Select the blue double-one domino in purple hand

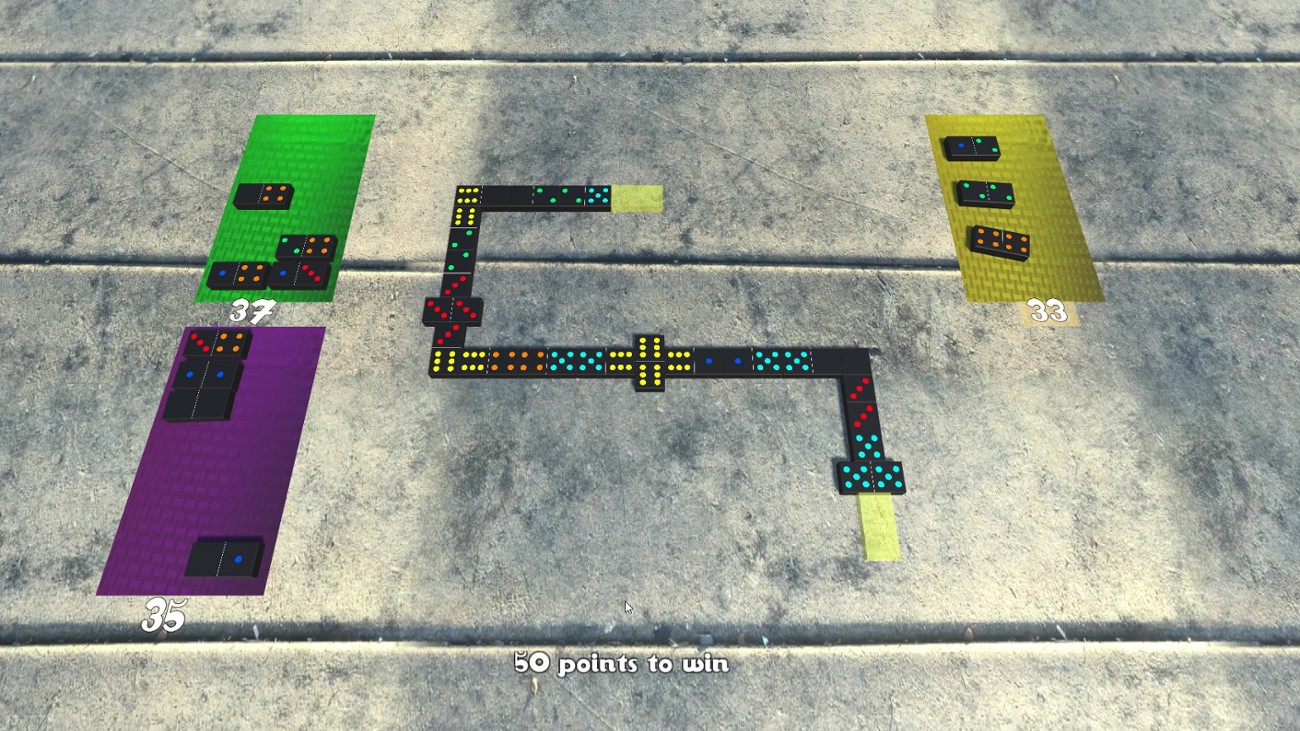point(204,376)
